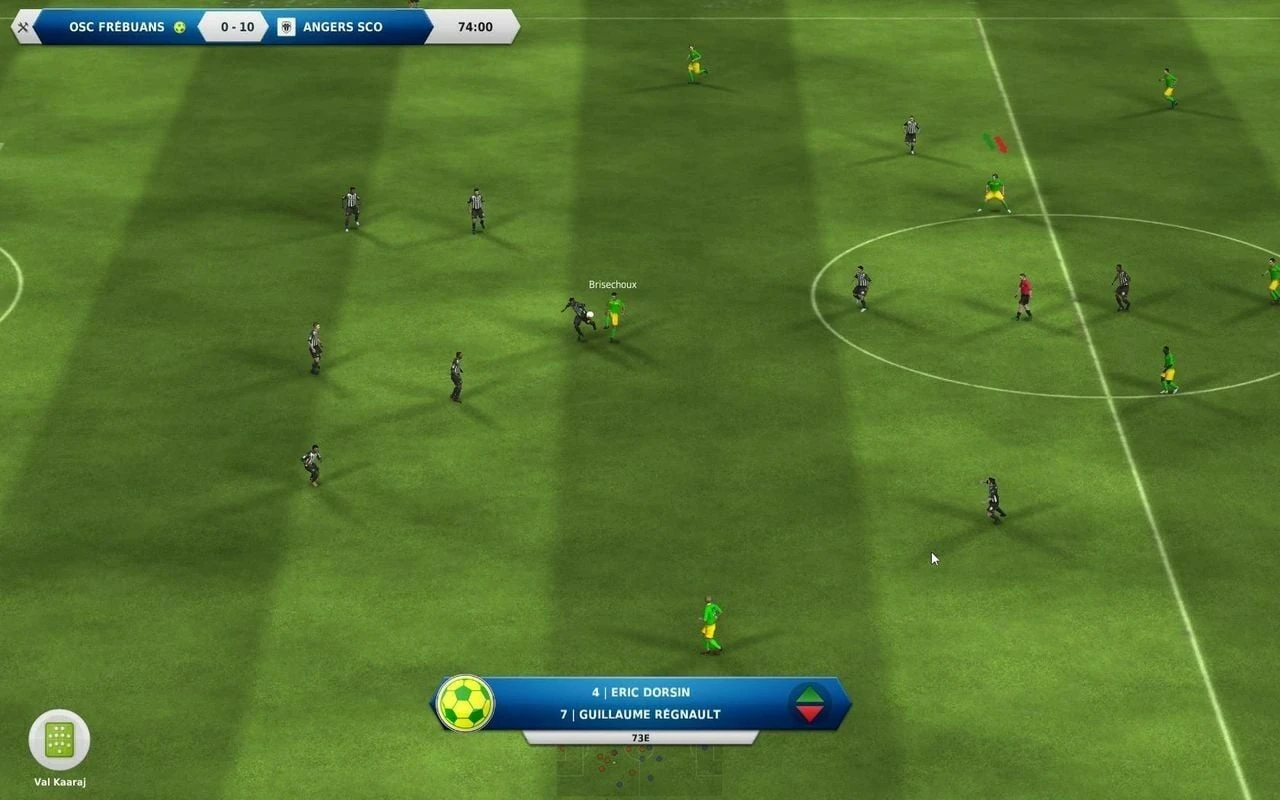Click the red-green offside flag marker on the pitch
This screenshot has height=800, width=1280.
pyautogui.click(x=995, y=142)
